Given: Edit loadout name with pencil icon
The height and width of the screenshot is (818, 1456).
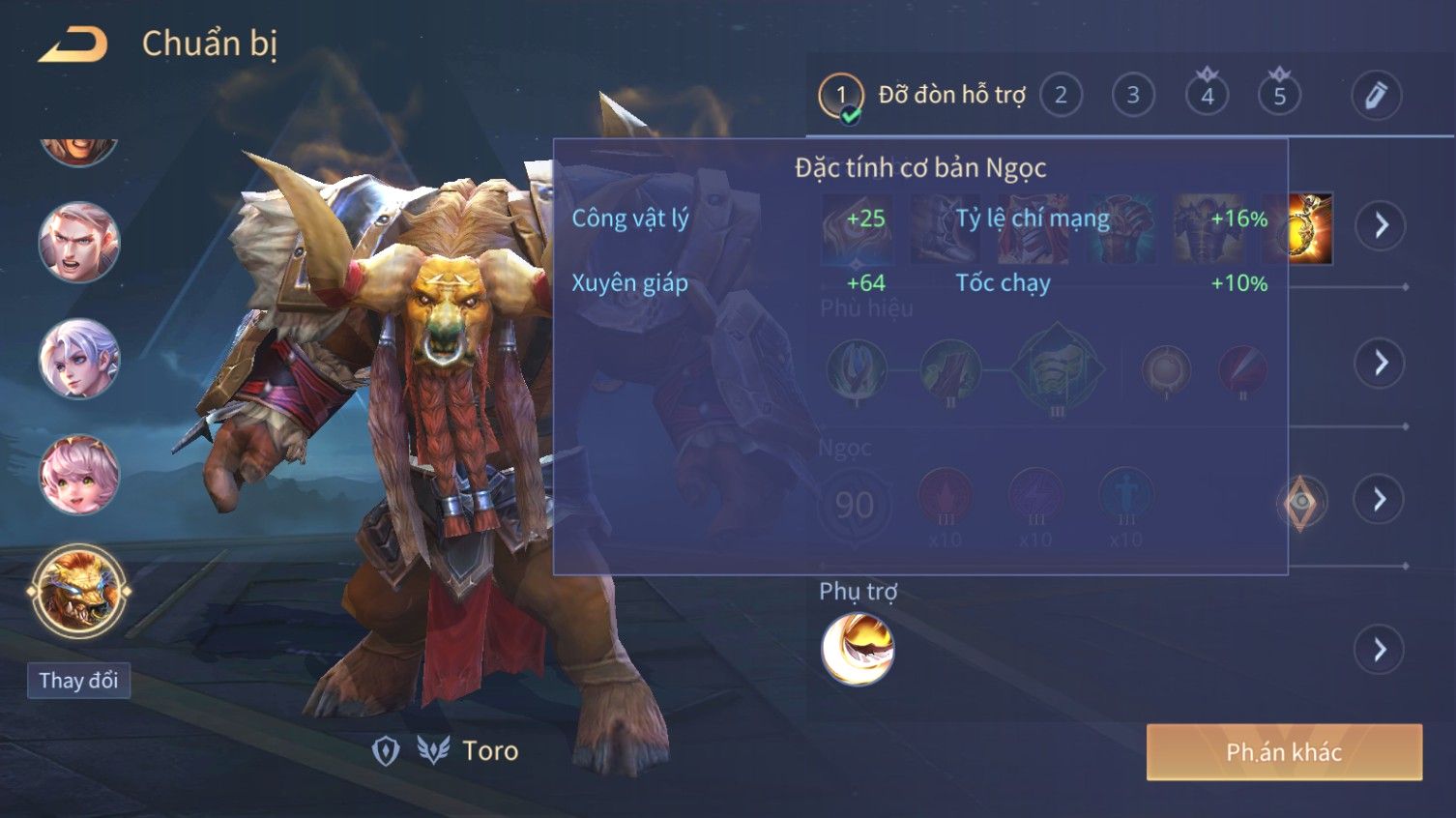Looking at the screenshot, I should [1376, 95].
